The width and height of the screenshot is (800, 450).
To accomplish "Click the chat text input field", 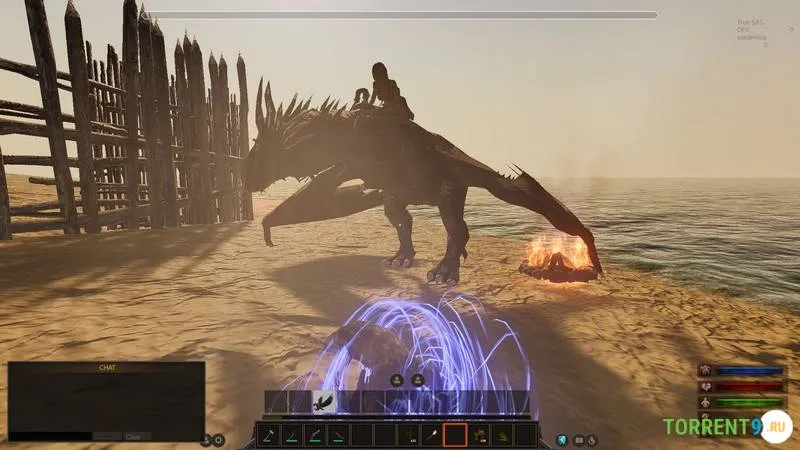I will (52, 436).
